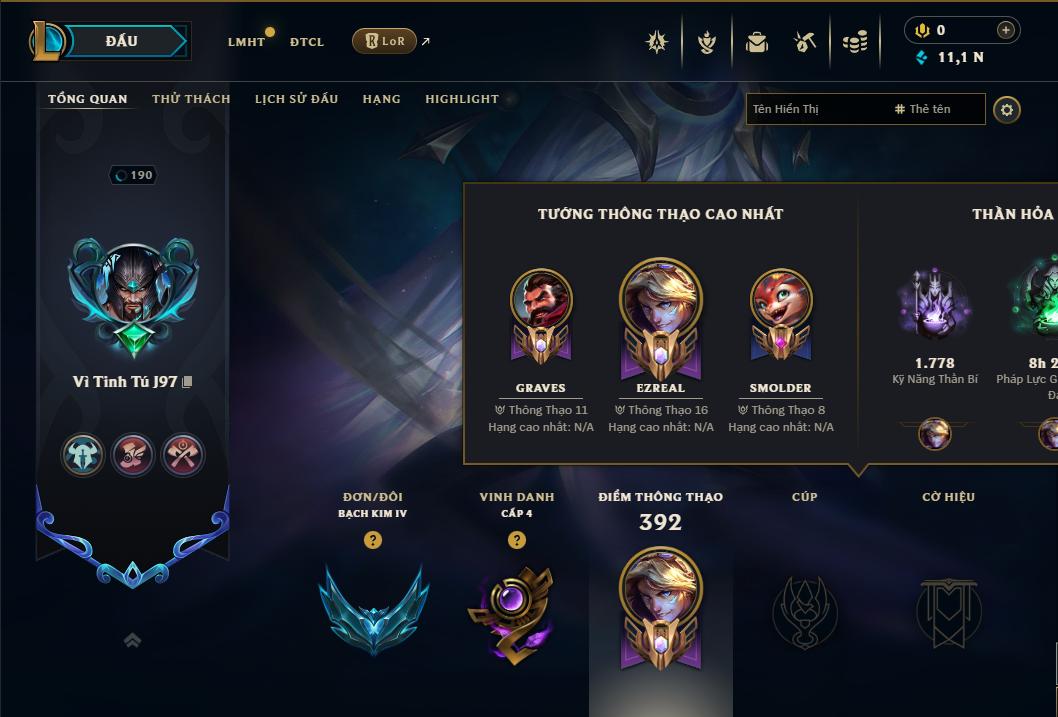
Task: Open the coin stack store icon
Action: 854,42
